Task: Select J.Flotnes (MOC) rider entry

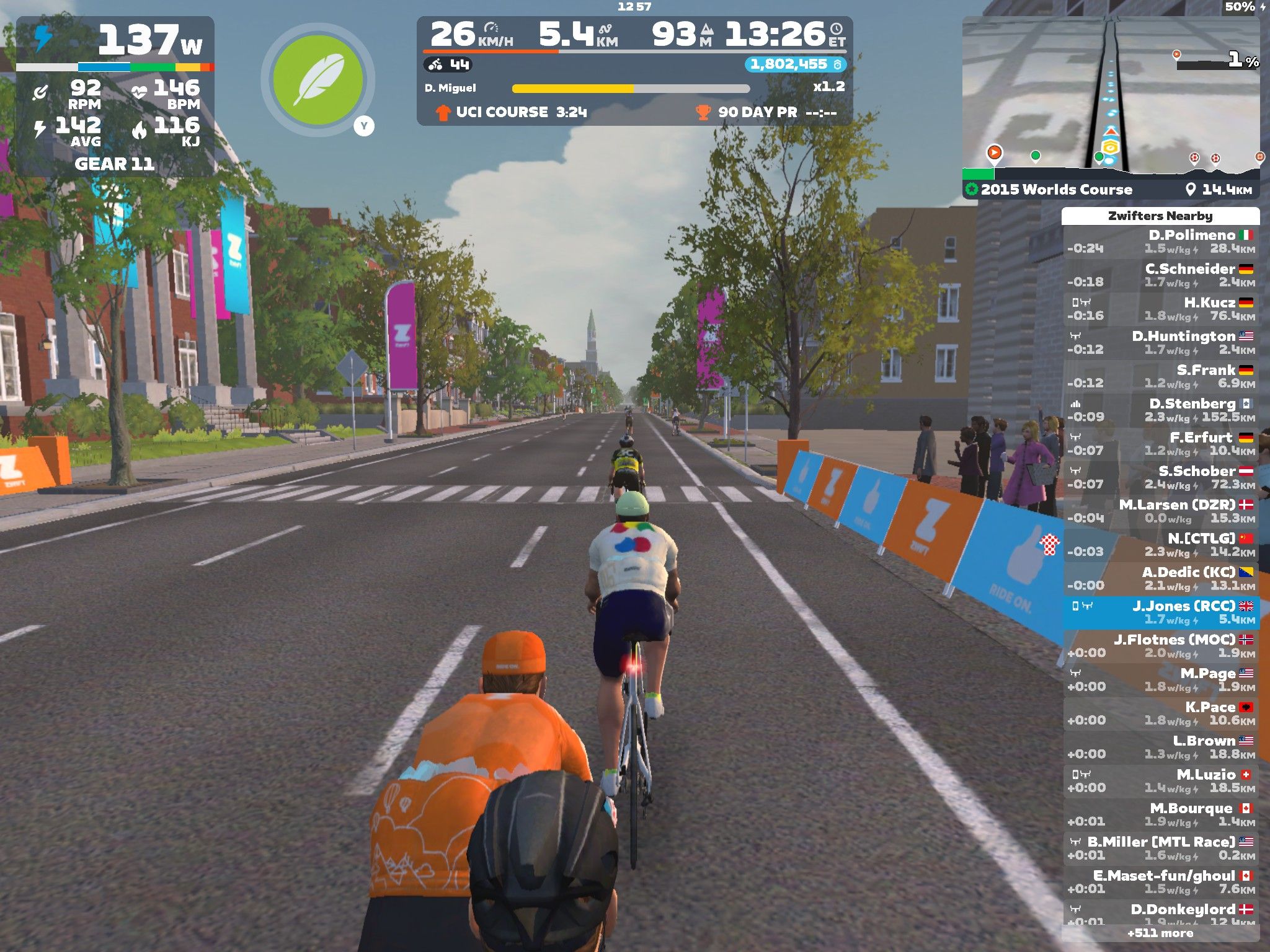Action: pos(1160,646)
